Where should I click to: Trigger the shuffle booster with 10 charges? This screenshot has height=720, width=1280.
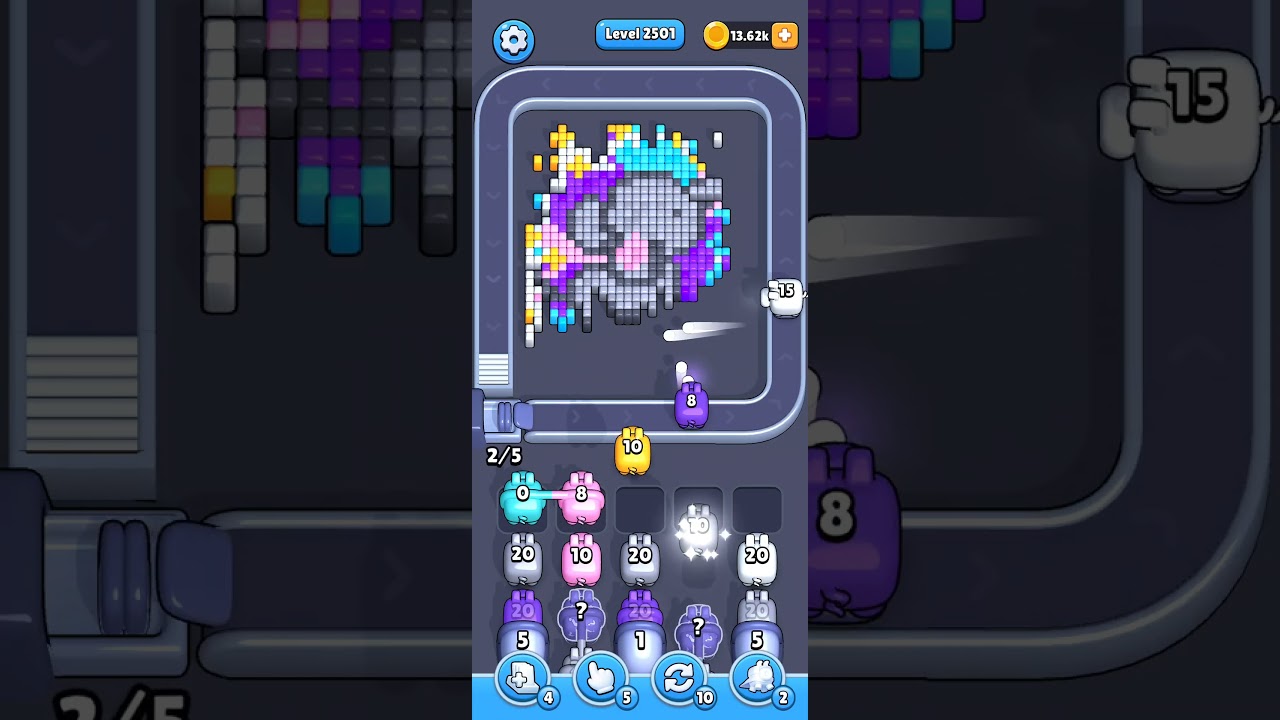(679, 679)
